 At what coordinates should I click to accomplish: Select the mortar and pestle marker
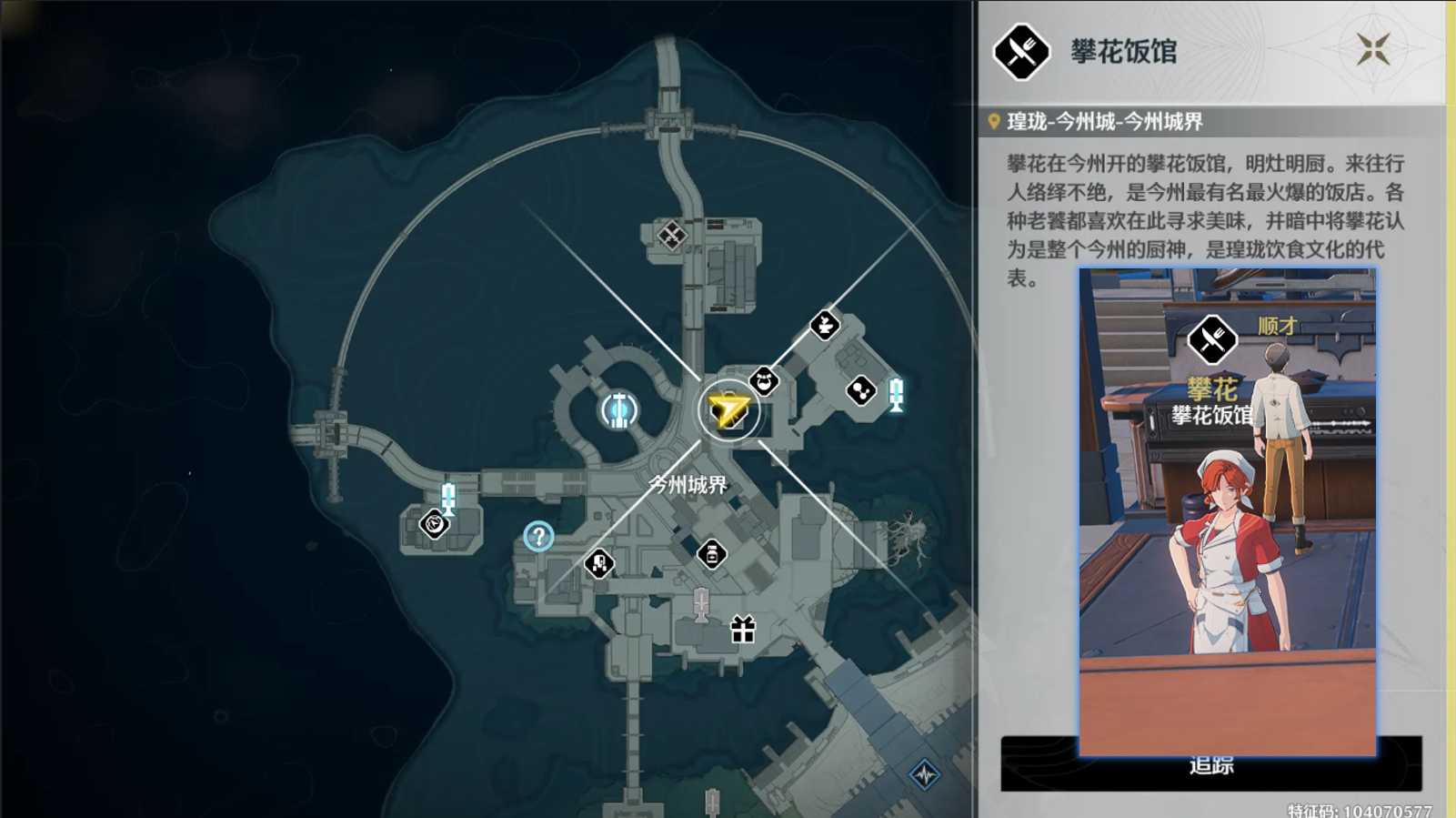tap(825, 325)
